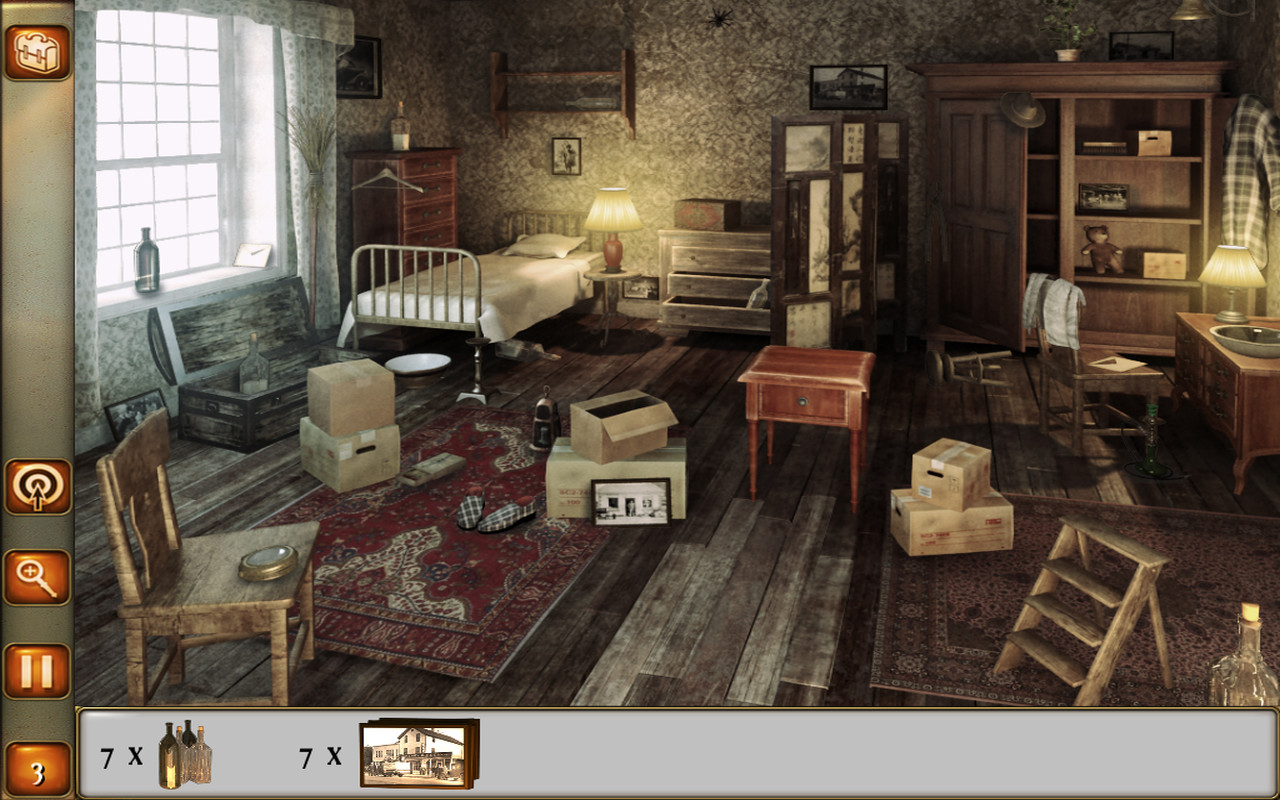Pick the green bottle under the desk
This screenshot has width=1280, height=800.
(1153, 443)
